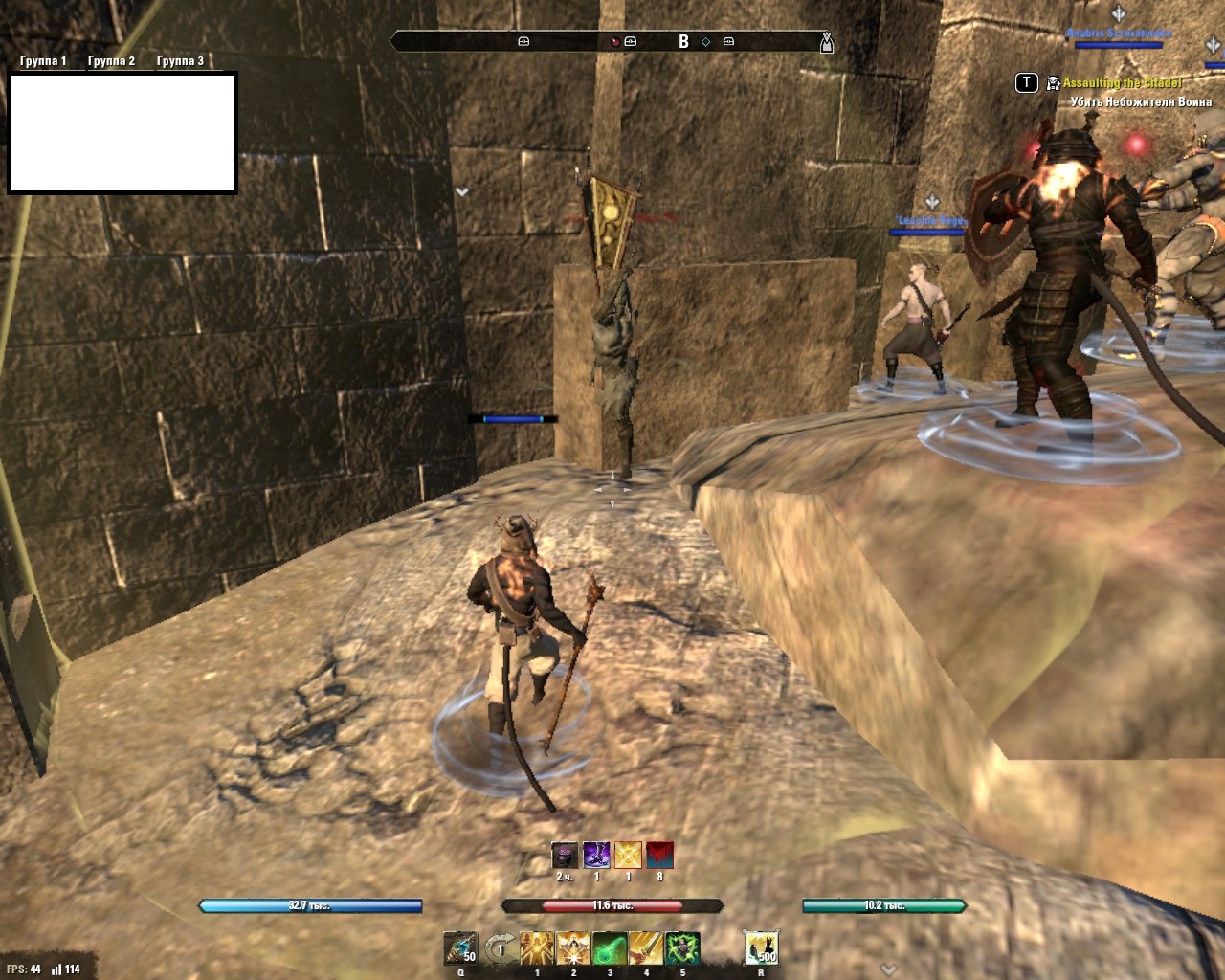This screenshot has height=980, width=1225.
Task: Check the red dripping blood debuff icon
Action: point(659,855)
